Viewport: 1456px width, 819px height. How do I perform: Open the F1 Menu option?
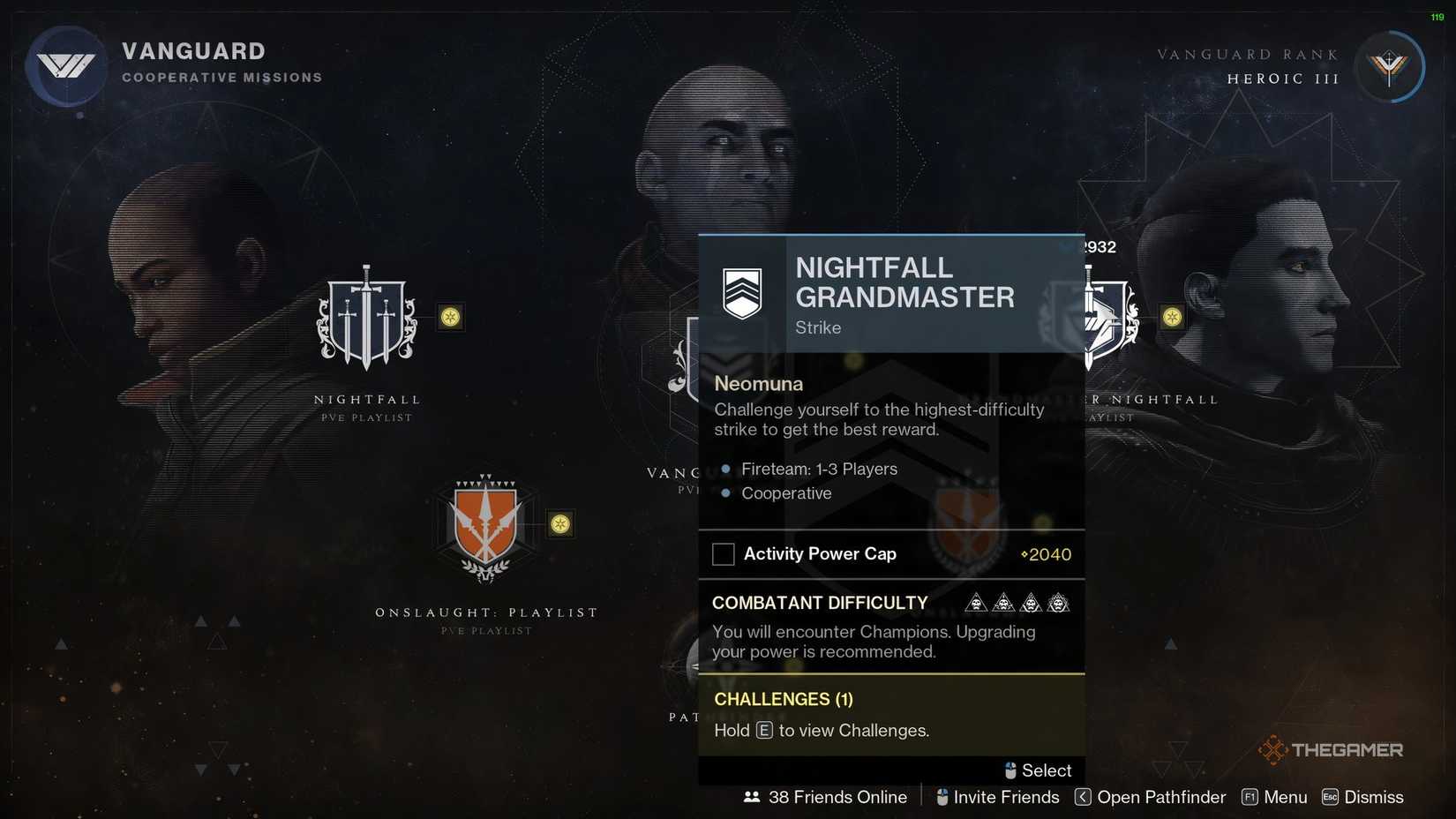coord(1274,797)
